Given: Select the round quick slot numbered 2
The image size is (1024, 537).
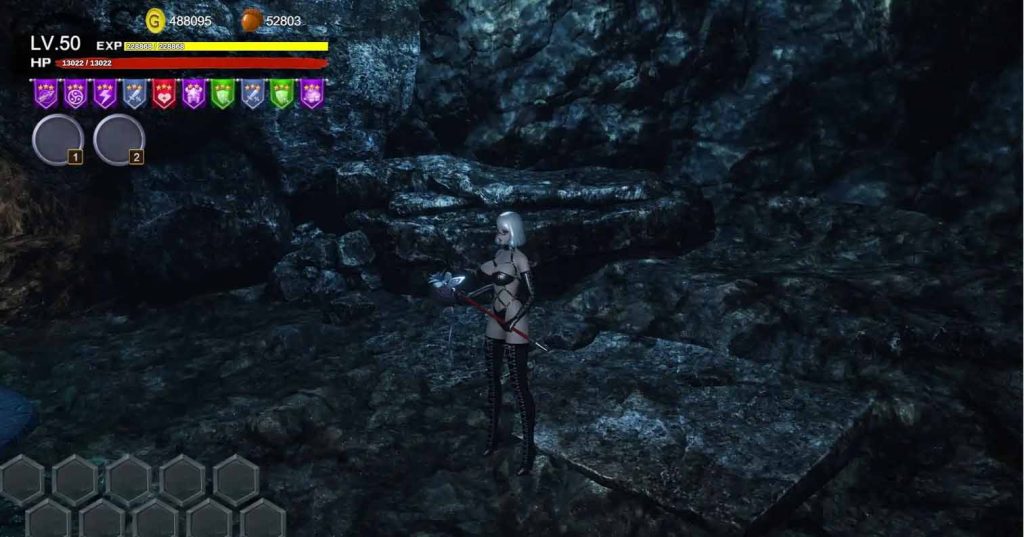Looking at the screenshot, I should pyautogui.click(x=118, y=139).
